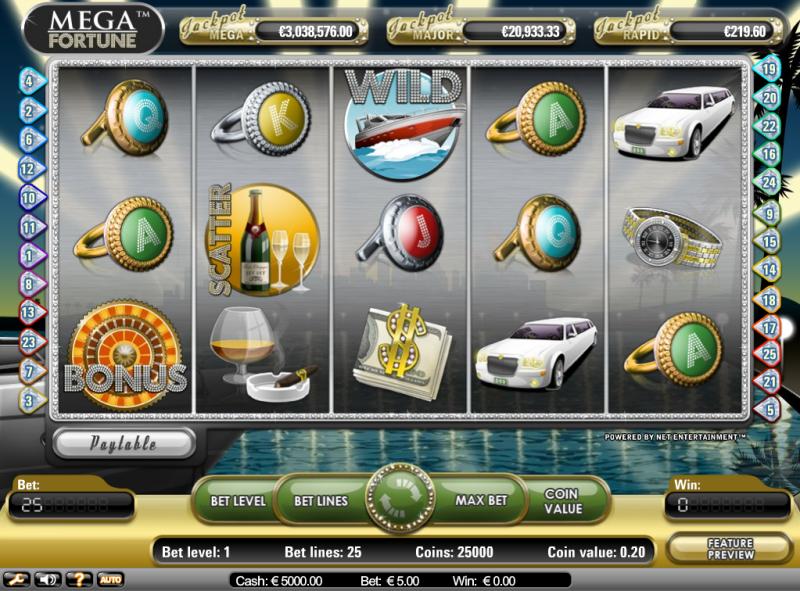Select payline marker number 4
800x591 pixels.
(29, 80)
